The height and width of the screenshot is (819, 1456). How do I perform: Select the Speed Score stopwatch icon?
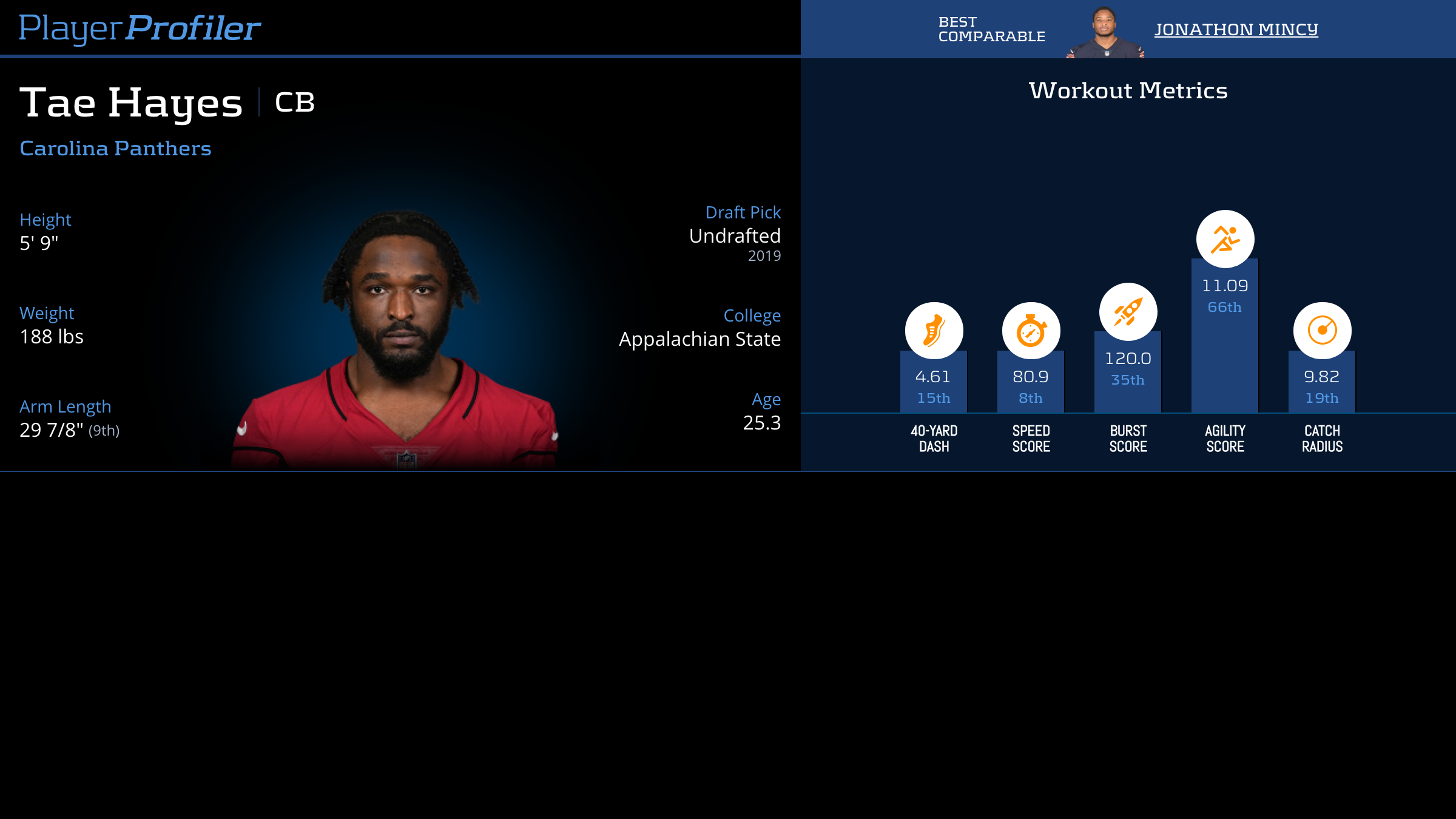tap(1031, 331)
